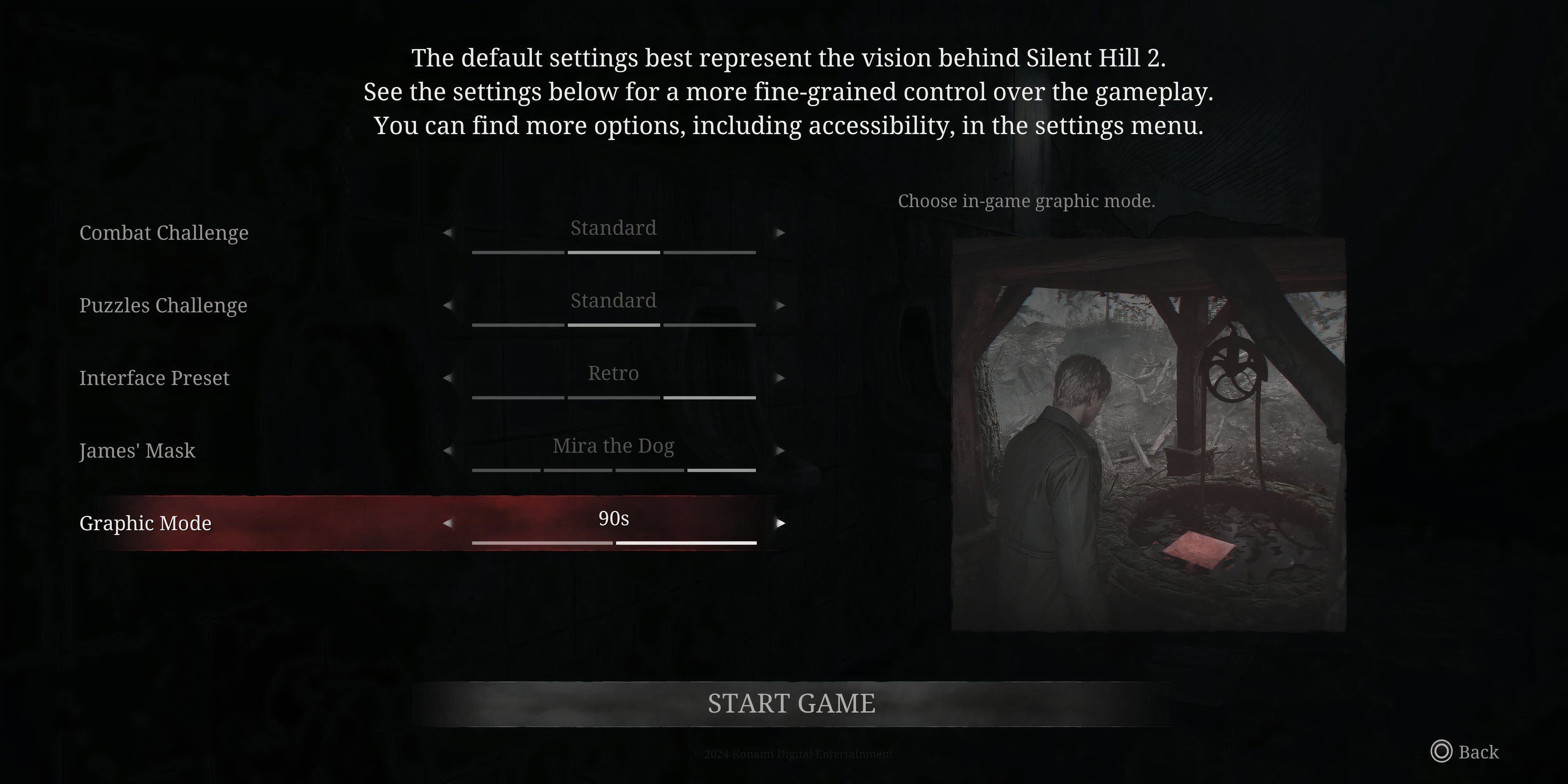Switch Graphic Mode using right arrow
This screenshot has width=1568, height=784.
pyautogui.click(x=780, y=523)
